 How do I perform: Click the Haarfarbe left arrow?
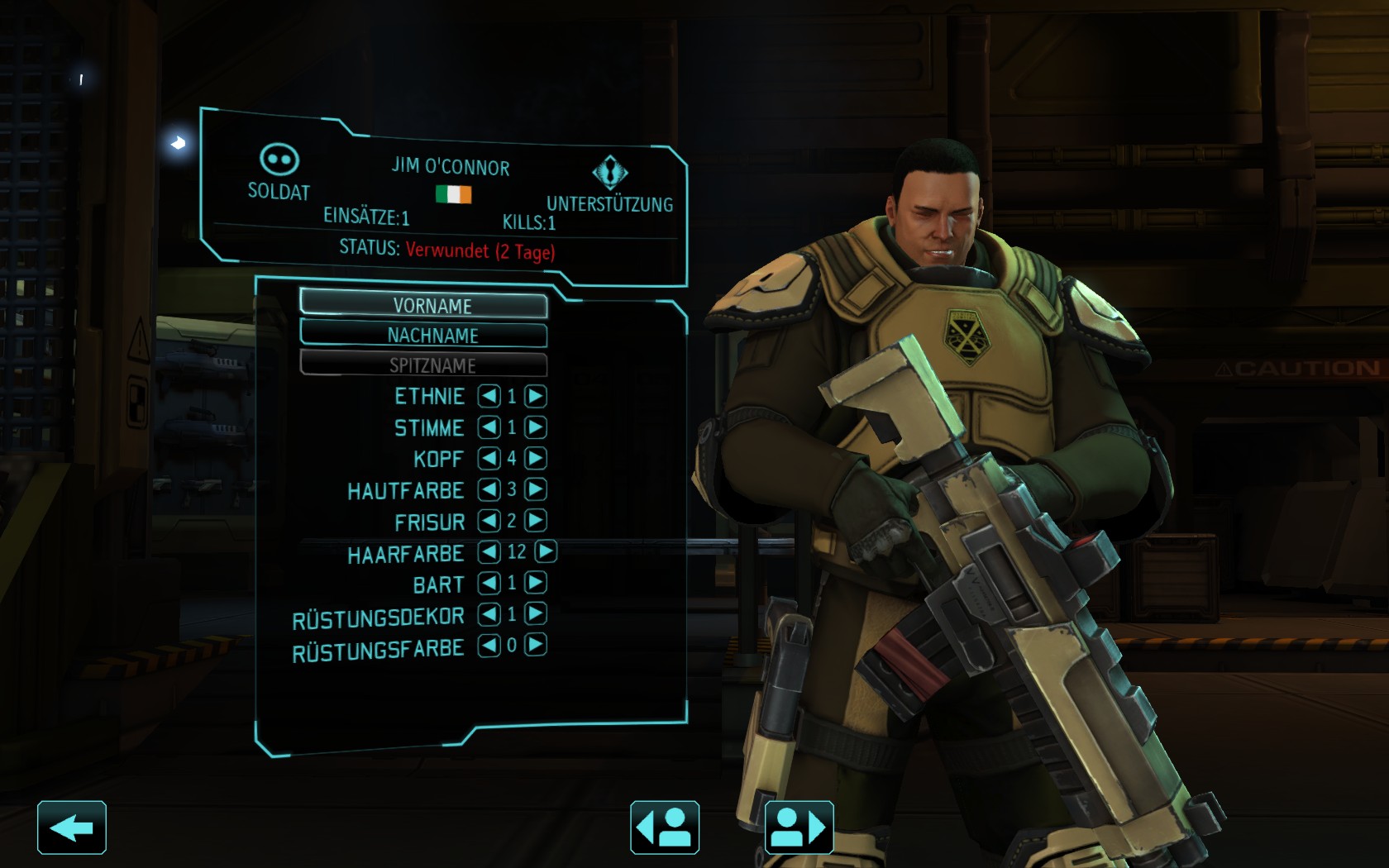point(489,551)
